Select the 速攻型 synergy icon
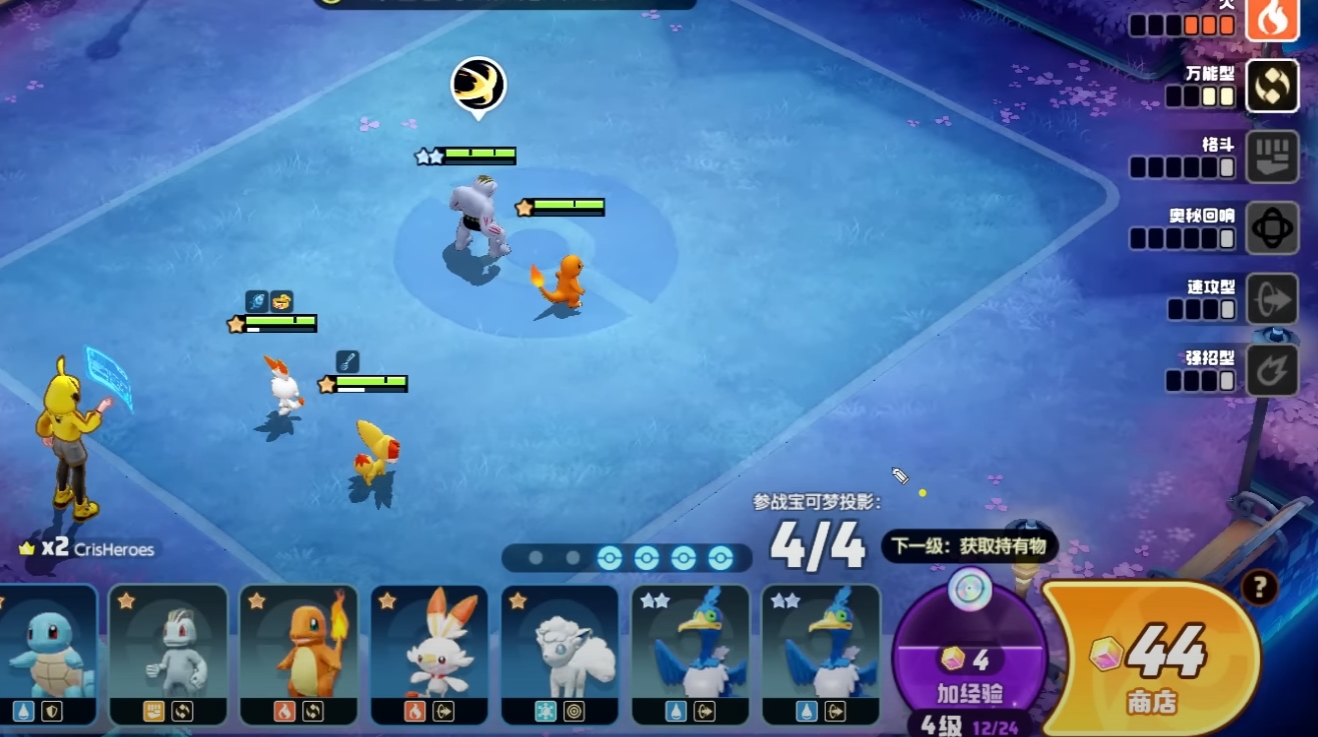The height and width of the screenshot is (737, 1318). pyautogui.click(x=1272, y=299)
